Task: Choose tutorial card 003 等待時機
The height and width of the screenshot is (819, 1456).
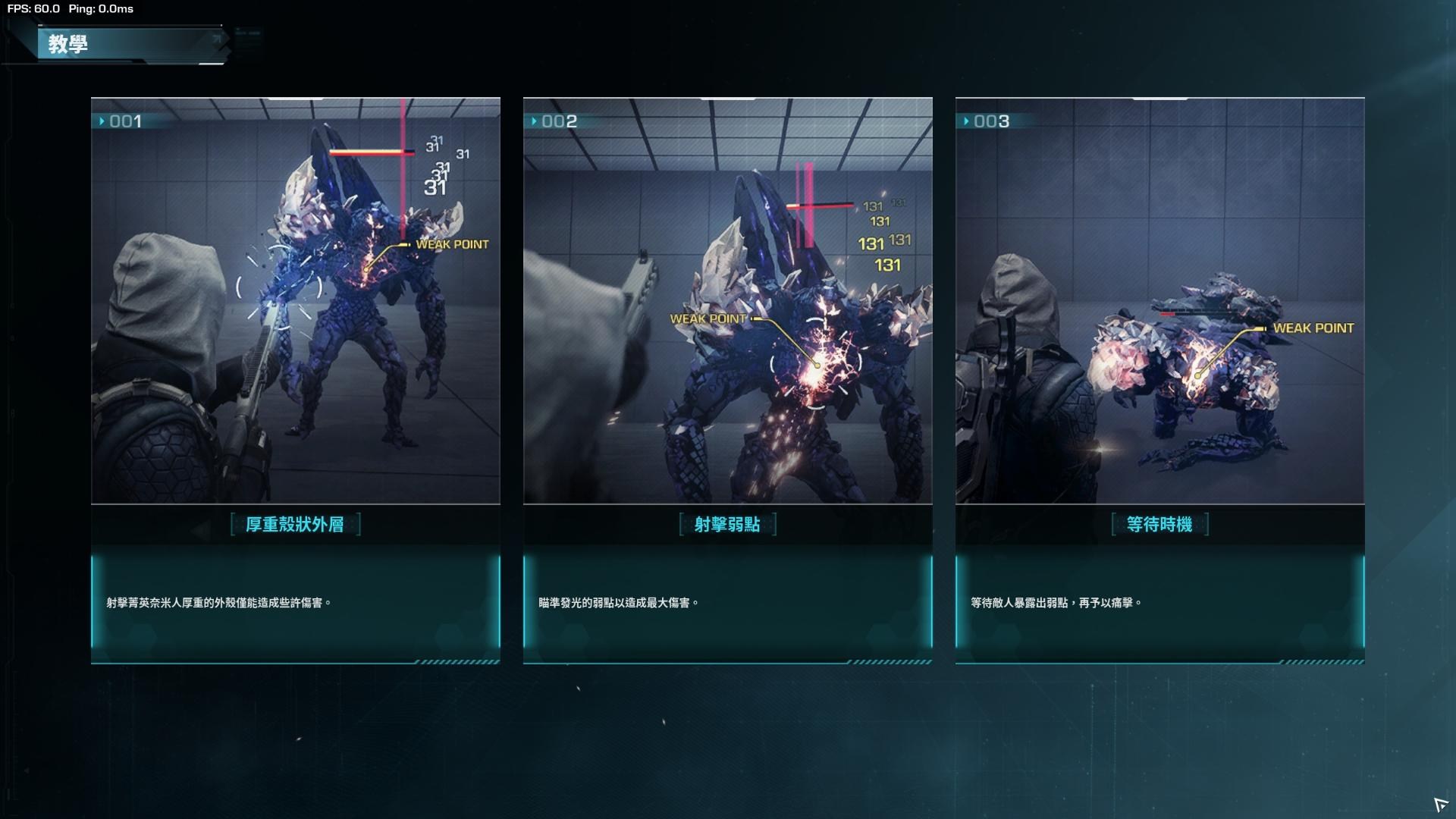Action: [x=1159, y=379]
